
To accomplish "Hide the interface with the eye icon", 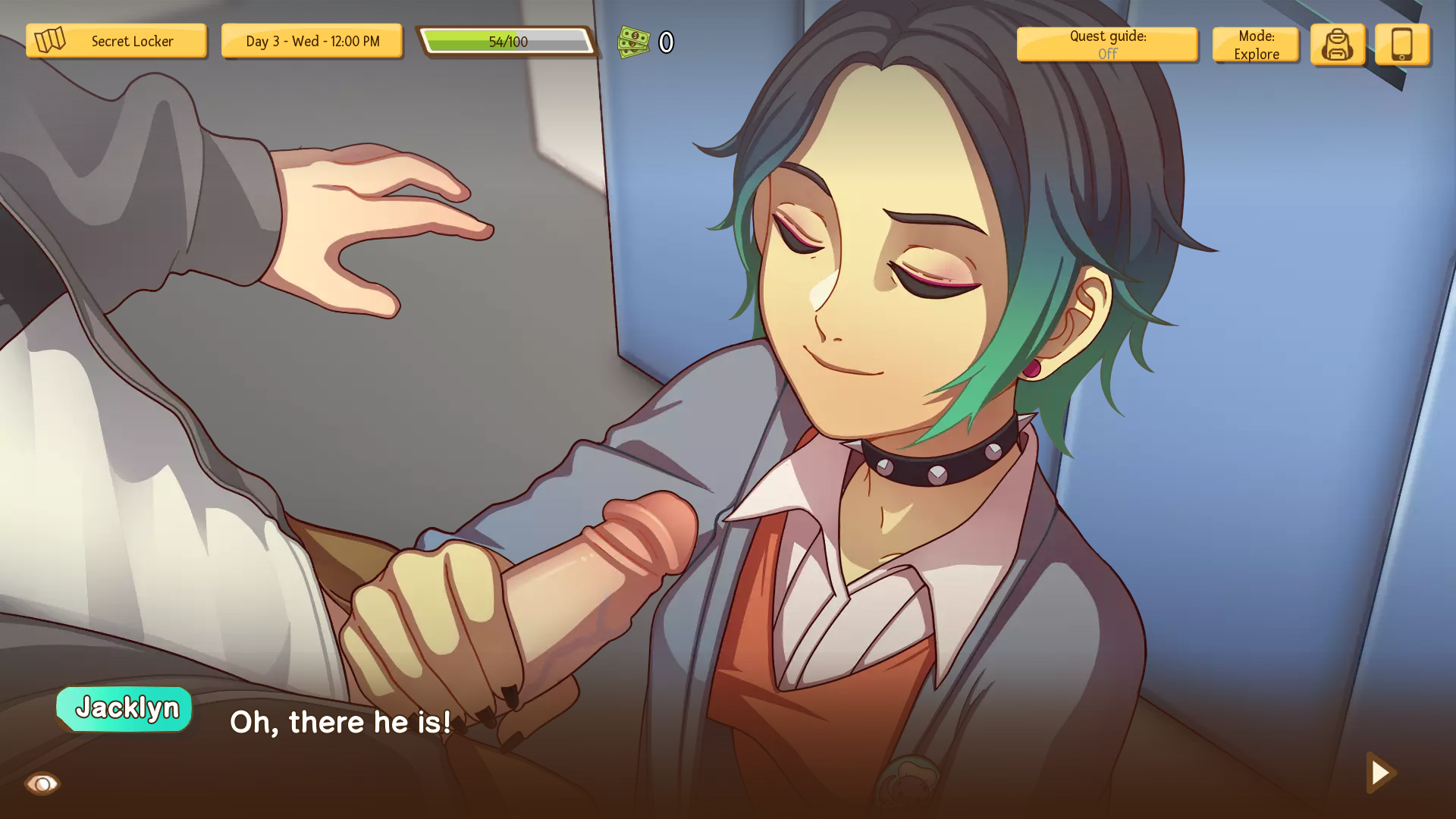I will [x=42, y=783].
